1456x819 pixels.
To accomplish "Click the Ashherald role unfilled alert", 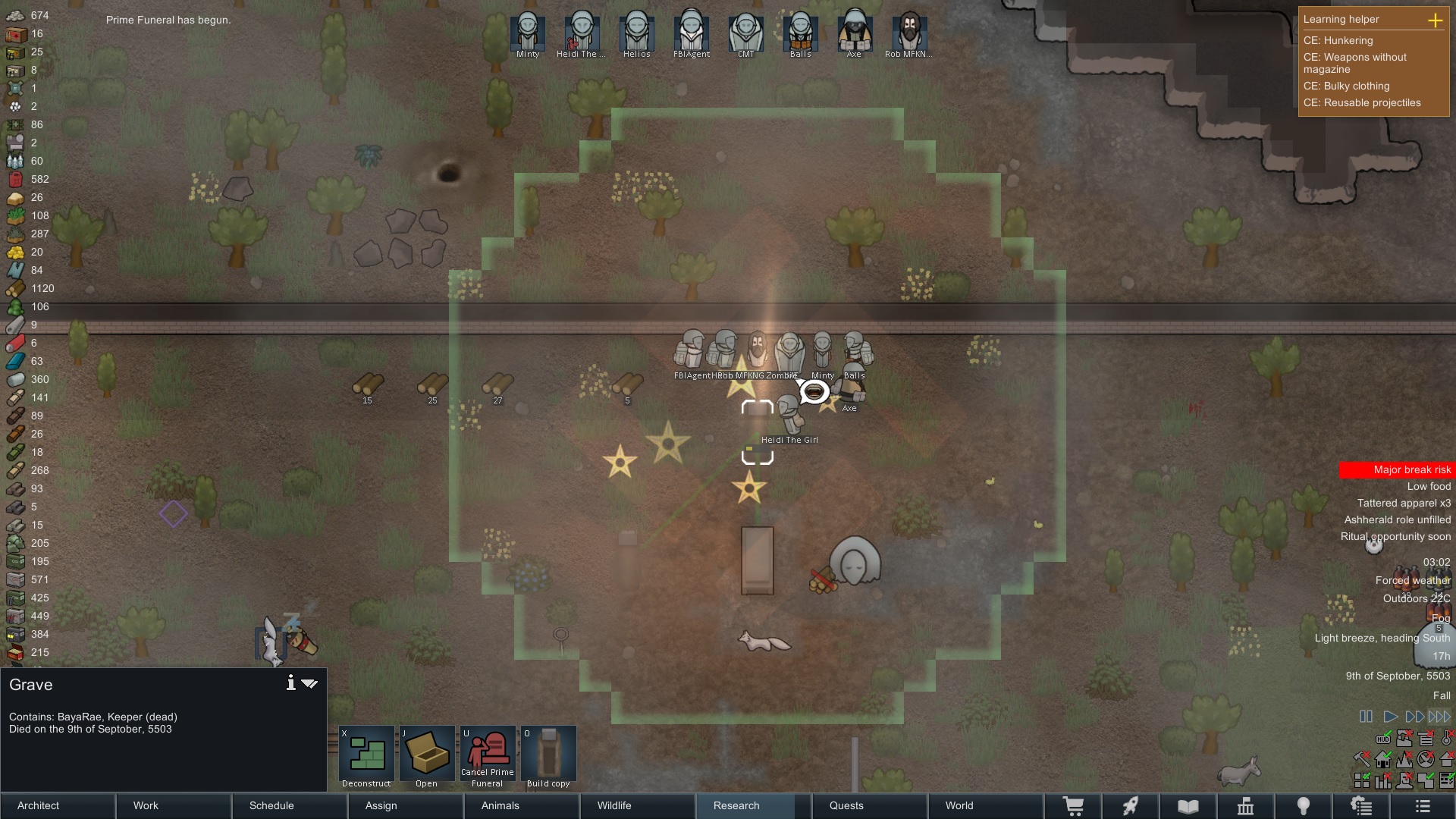I will click(x=1397, y=520).
